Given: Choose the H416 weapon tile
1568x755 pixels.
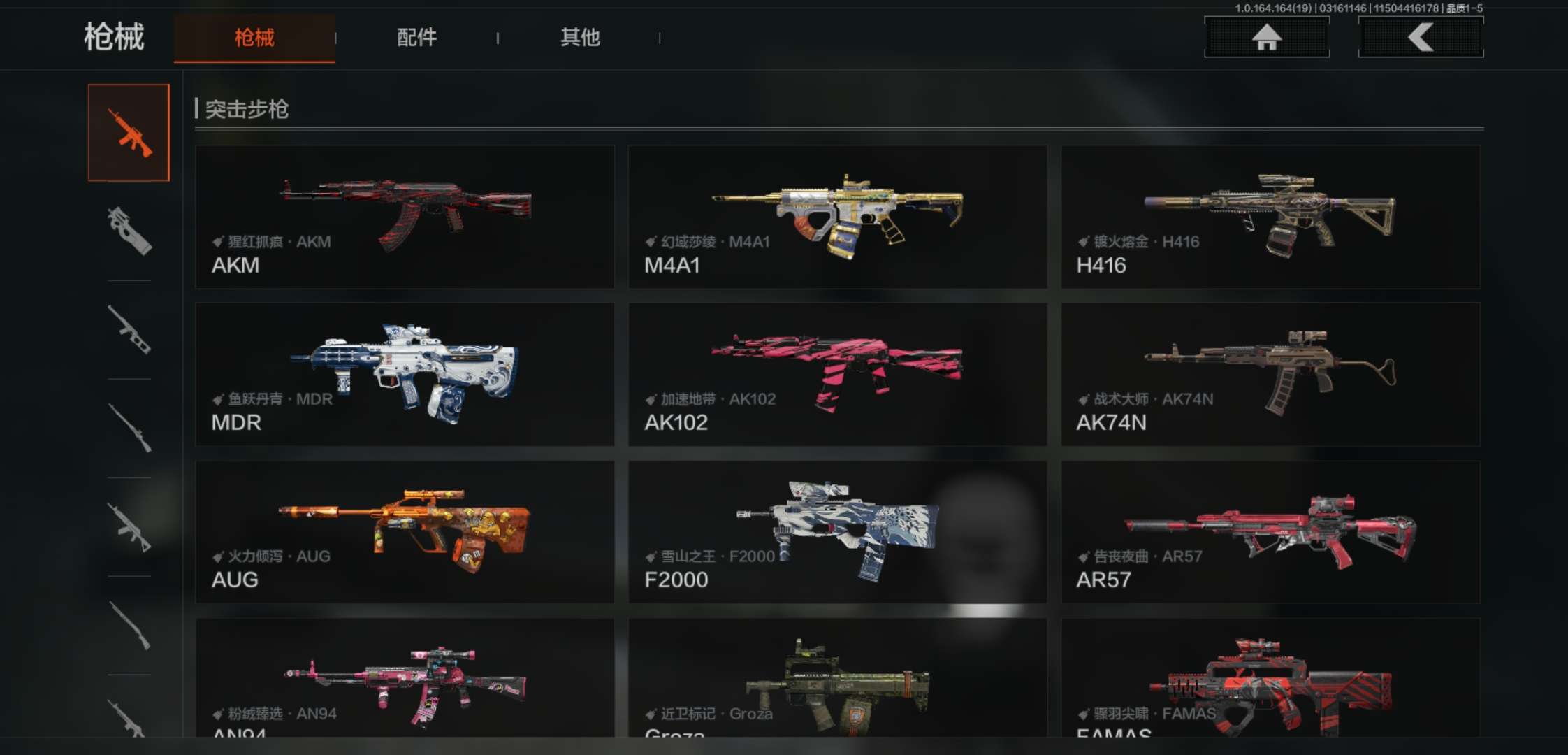Looking at the screenshot, I should [1270, 217].
